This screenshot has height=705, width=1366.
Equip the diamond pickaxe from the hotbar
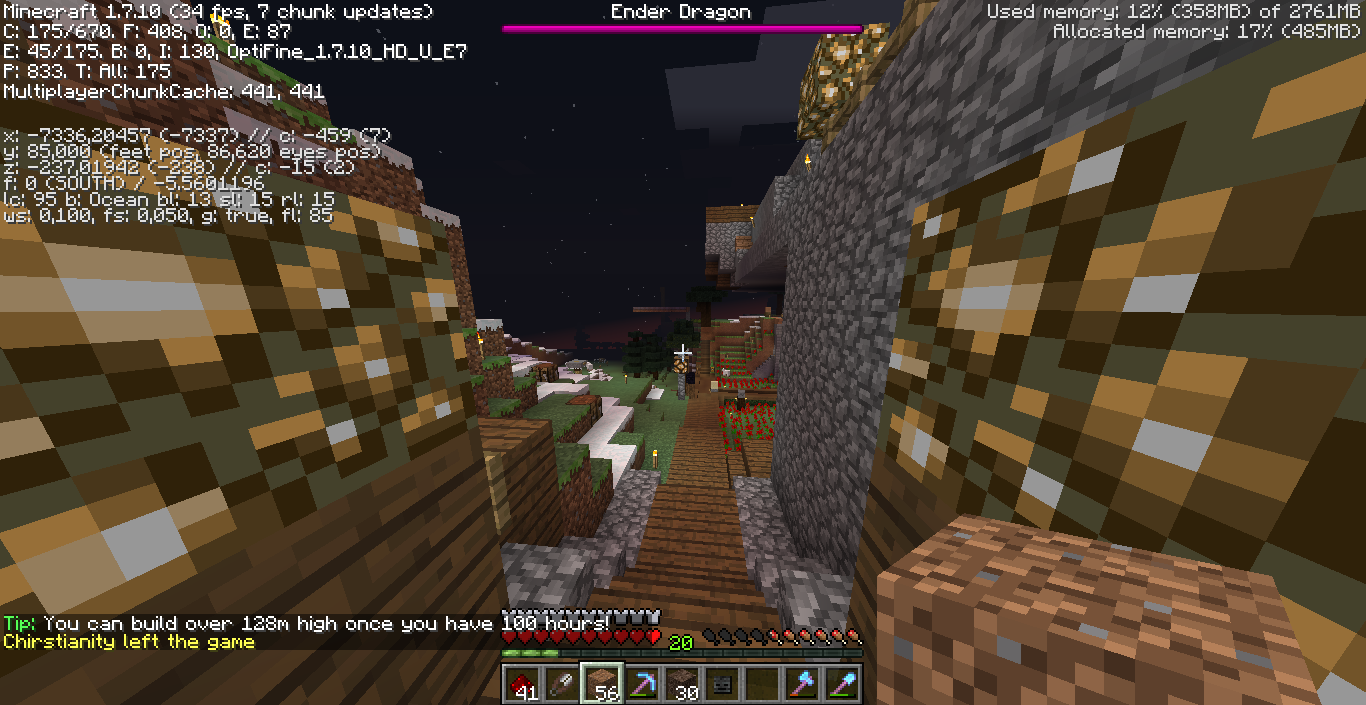coord(643,684)
